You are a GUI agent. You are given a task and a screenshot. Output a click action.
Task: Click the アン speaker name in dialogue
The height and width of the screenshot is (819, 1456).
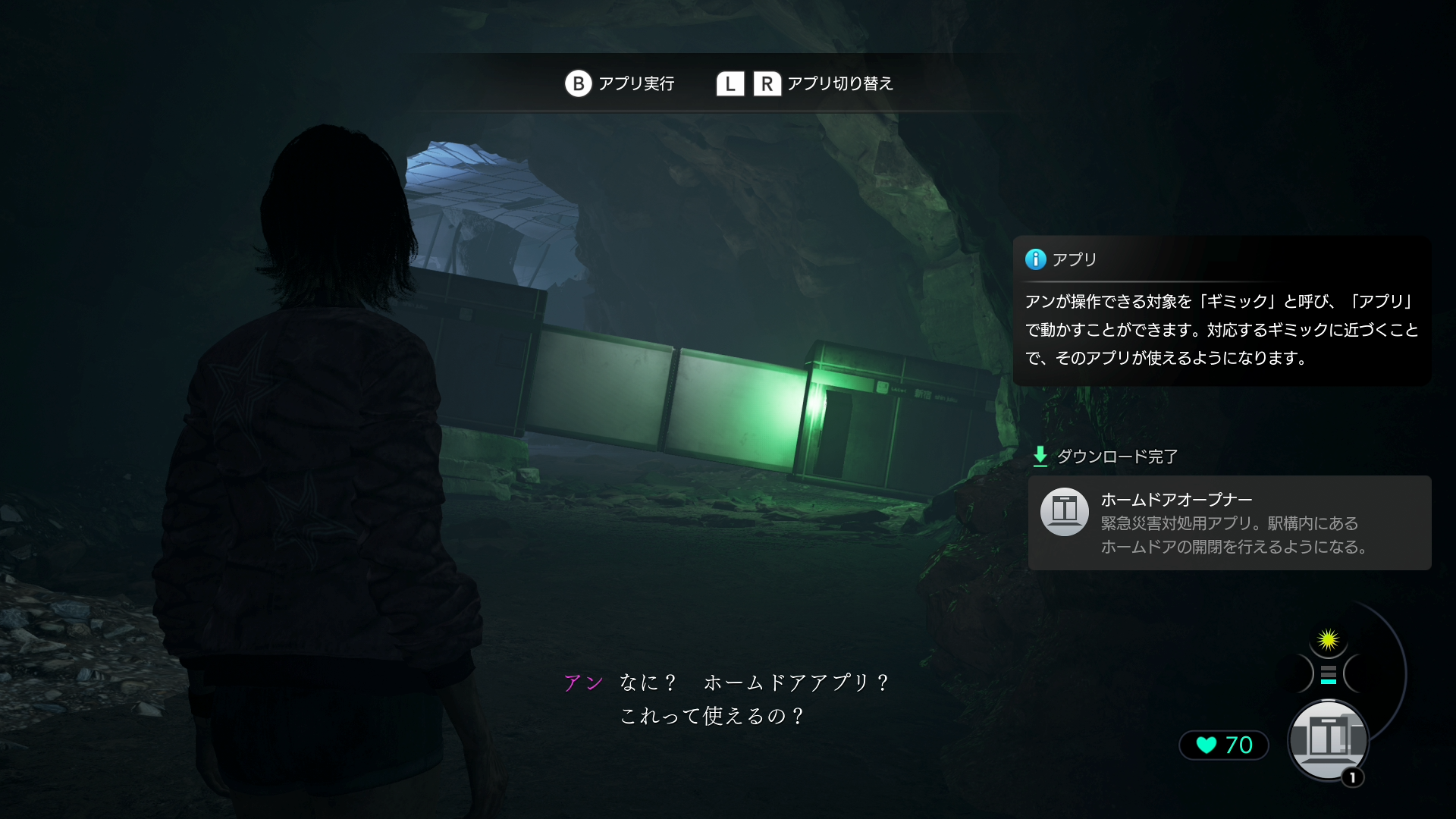pyautogui.click(x=582, y=682)
